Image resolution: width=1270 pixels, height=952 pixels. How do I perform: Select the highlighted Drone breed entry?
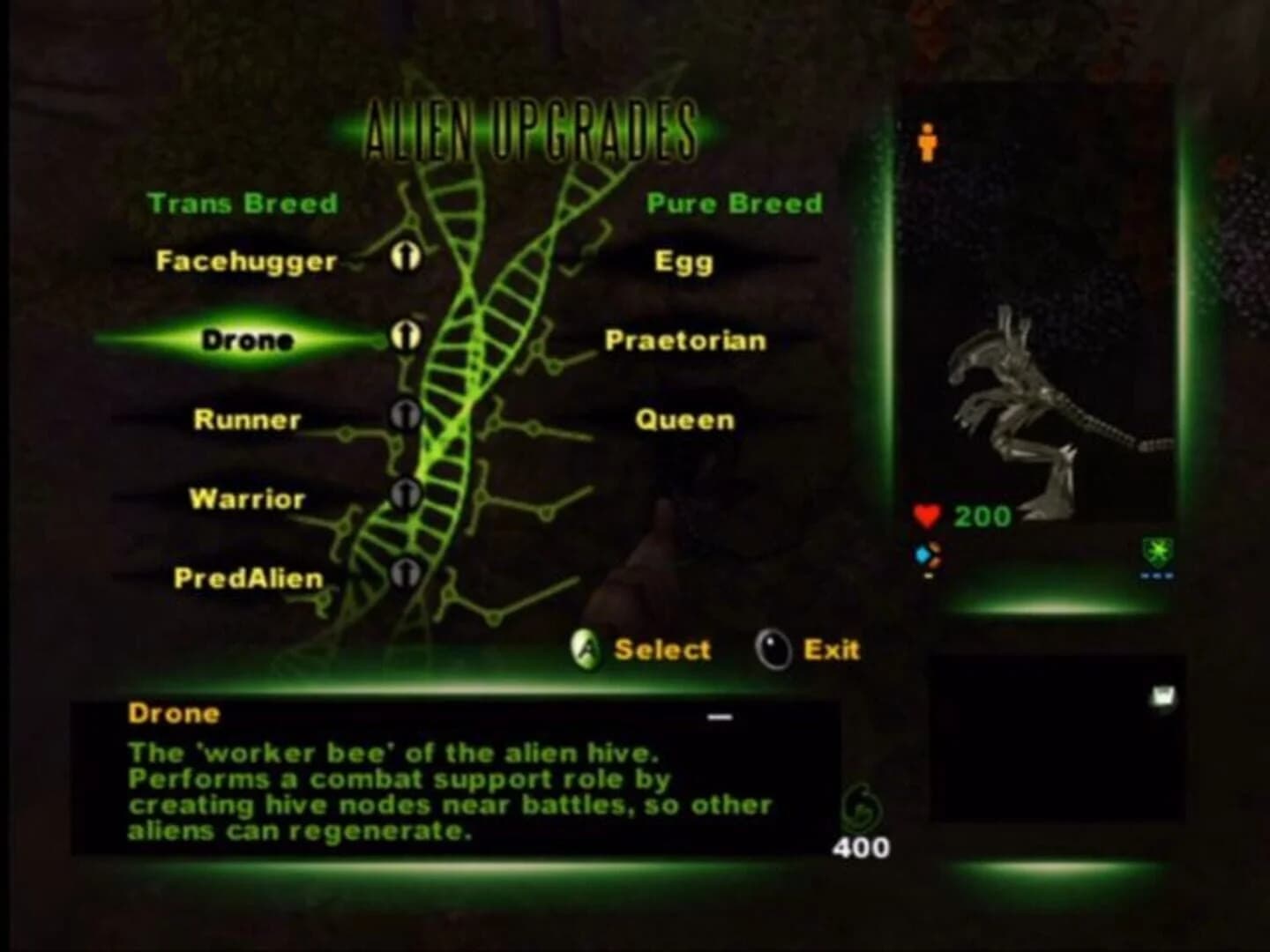click(x=248, y=339)
